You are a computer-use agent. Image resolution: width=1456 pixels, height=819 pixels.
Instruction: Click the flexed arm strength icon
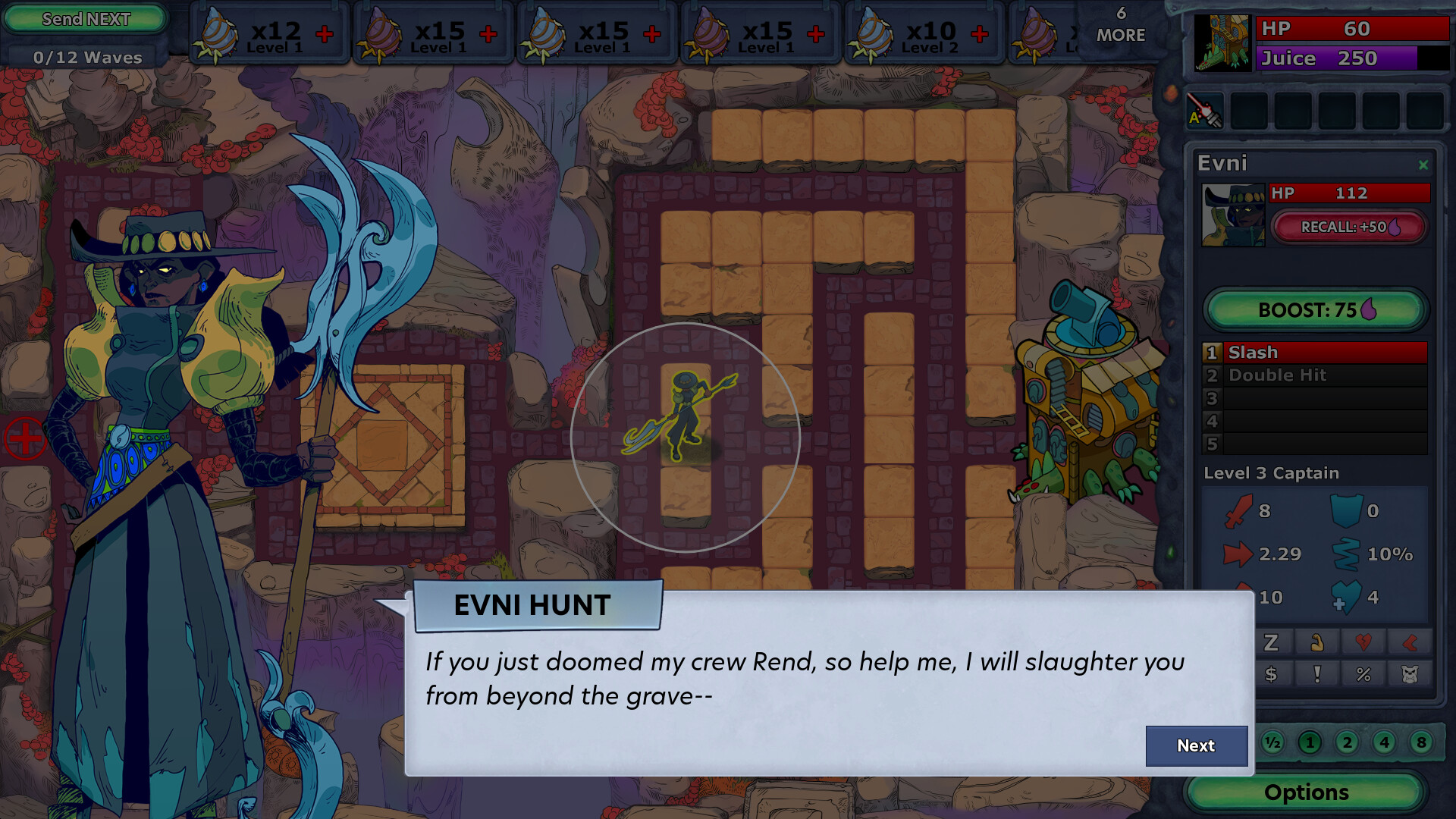tap(1316, 642)
